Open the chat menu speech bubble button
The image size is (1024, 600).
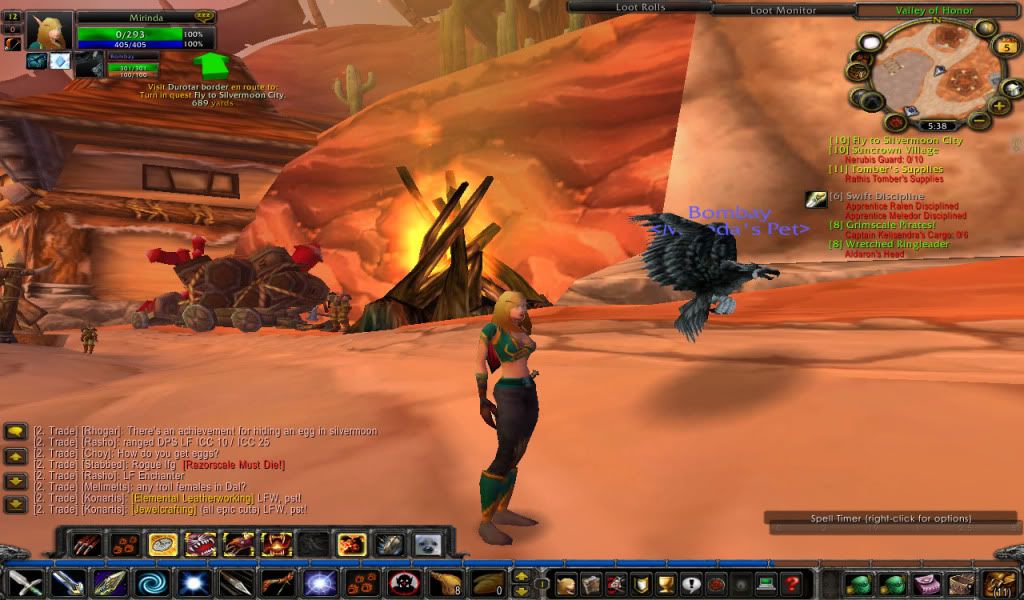click(x=15, y=432)
